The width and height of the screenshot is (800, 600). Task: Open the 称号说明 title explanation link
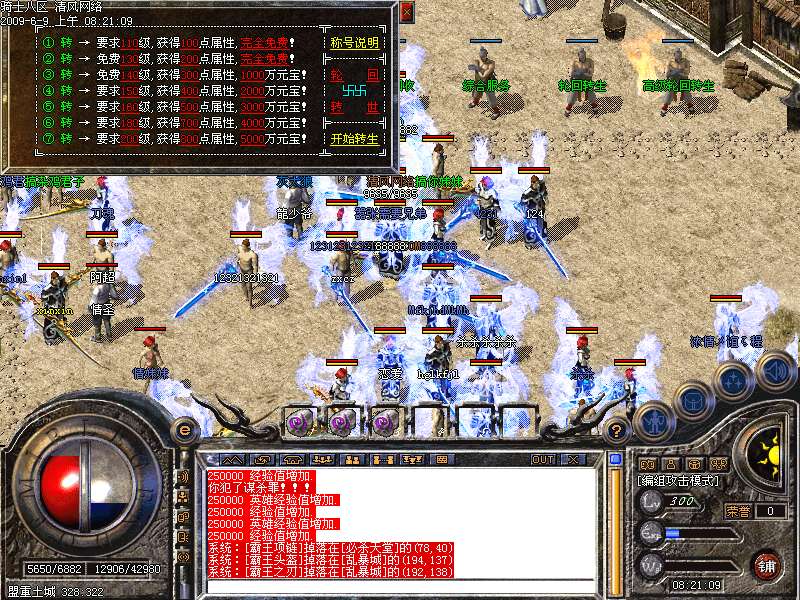(x=355, y=44)
